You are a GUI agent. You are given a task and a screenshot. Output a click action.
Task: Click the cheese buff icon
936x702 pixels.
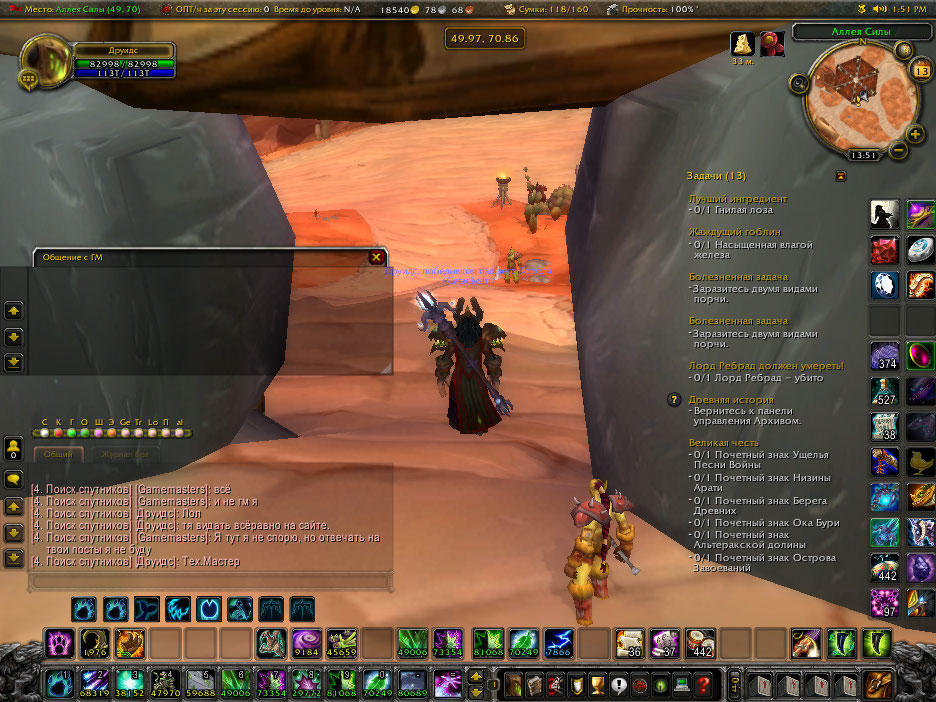[x=742, y=44]
